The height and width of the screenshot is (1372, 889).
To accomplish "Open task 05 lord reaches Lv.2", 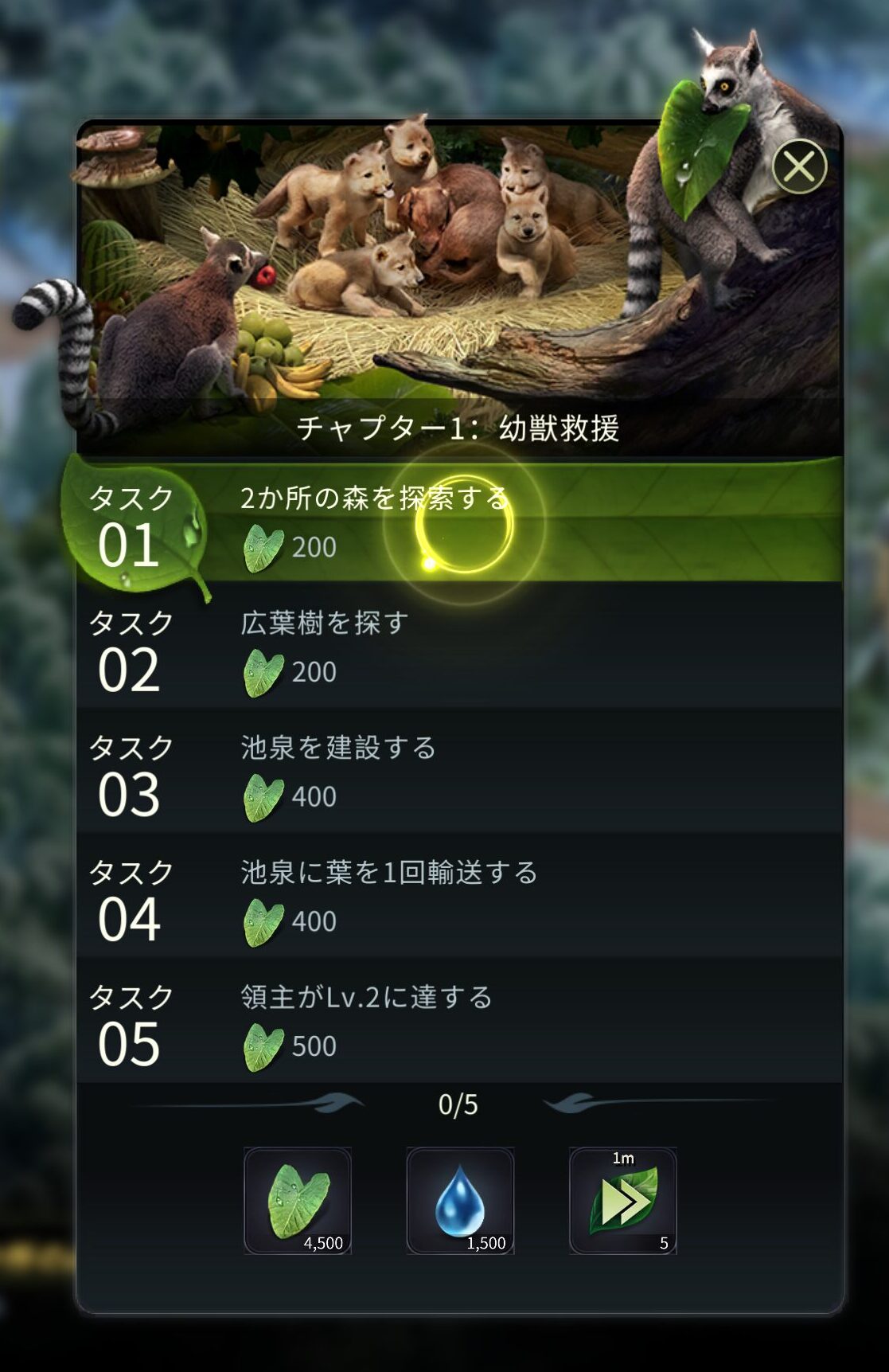I will click(458, 1022).
